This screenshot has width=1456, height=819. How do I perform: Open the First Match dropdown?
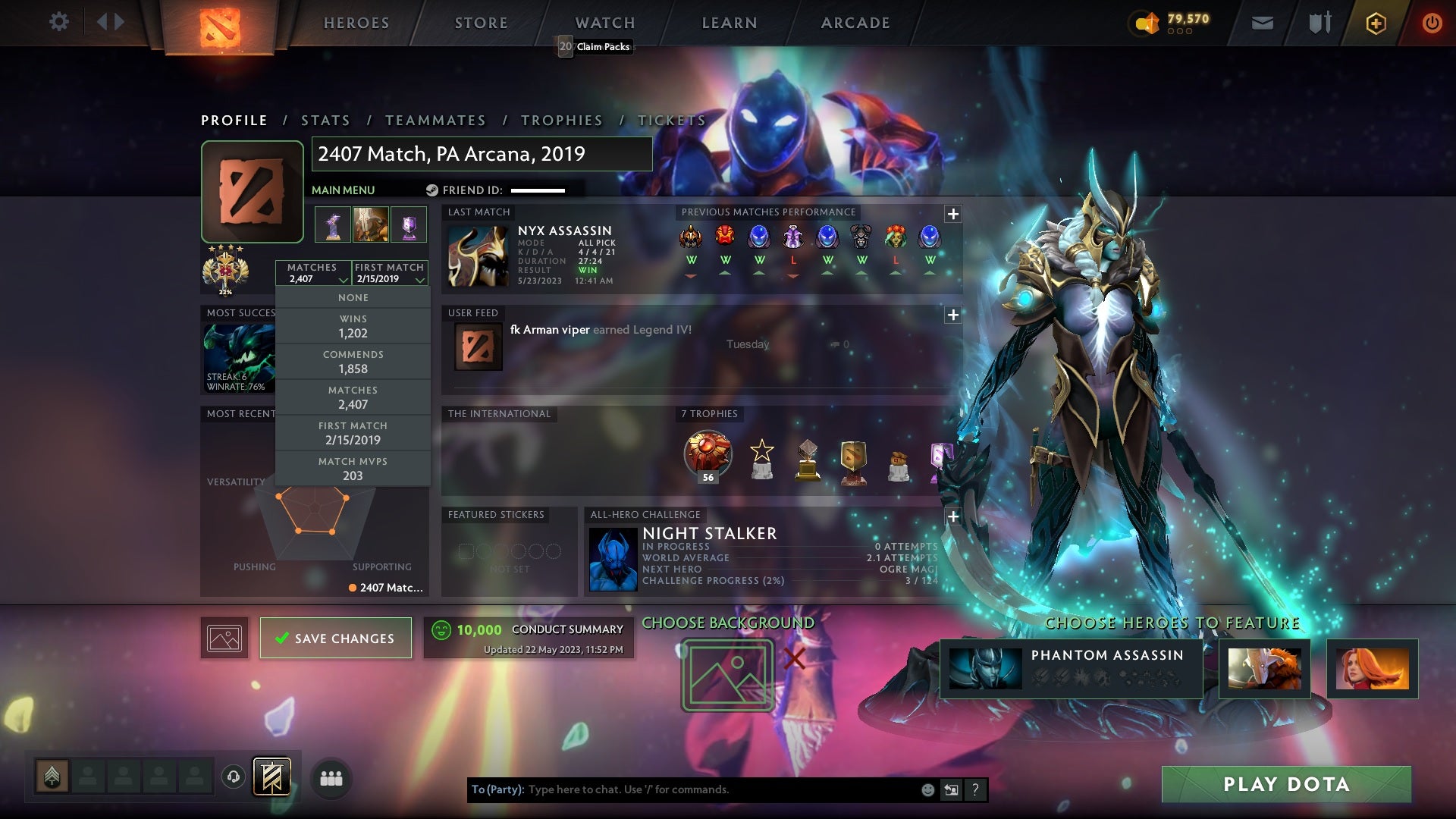click(x=419, y=279)
